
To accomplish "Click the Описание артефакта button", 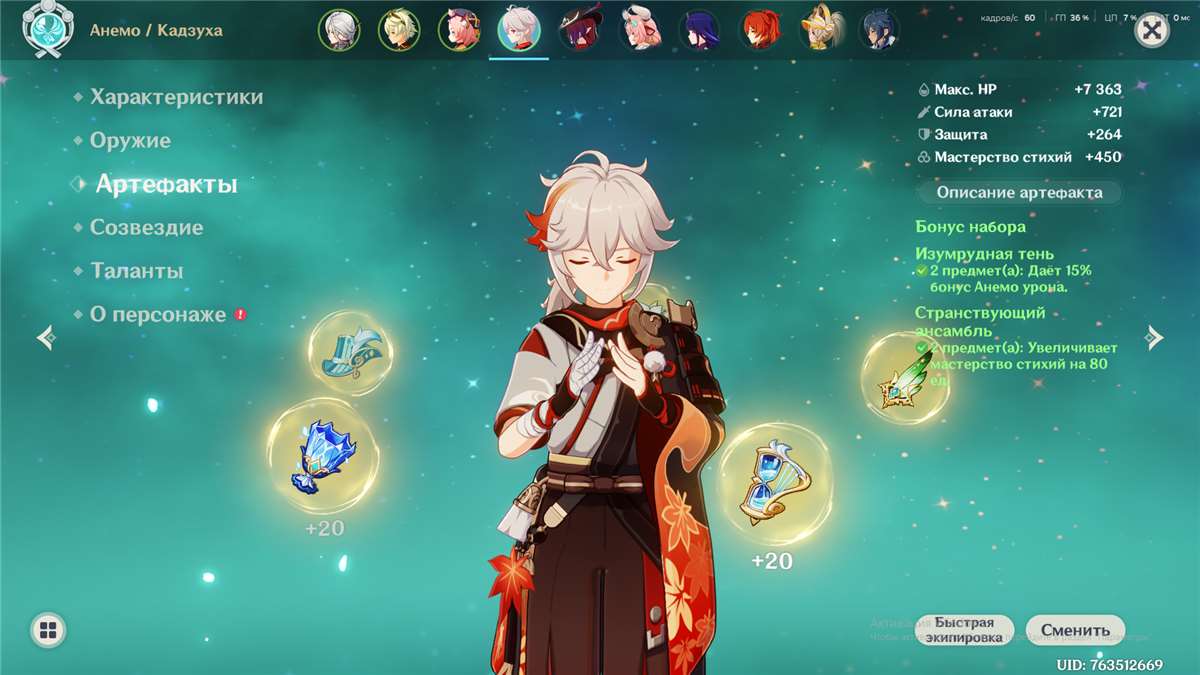I will pyautogui.click(x=1019, y=192).
